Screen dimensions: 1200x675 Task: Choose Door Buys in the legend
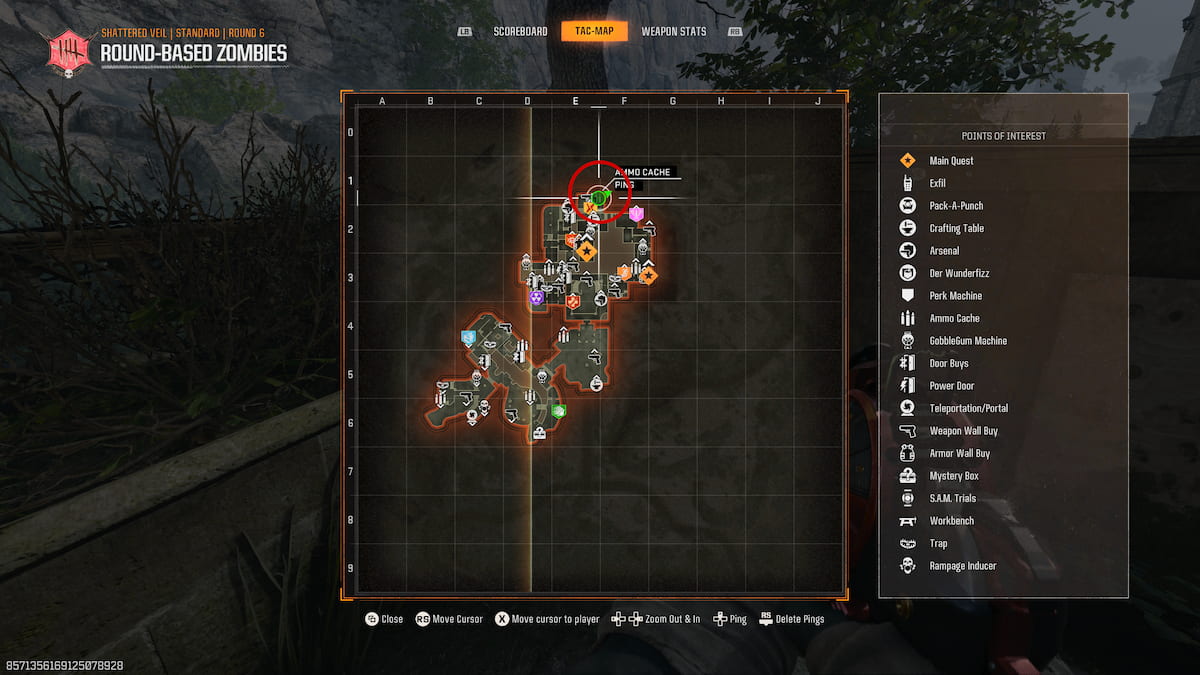pyautogui.click(x=948, y=363)
